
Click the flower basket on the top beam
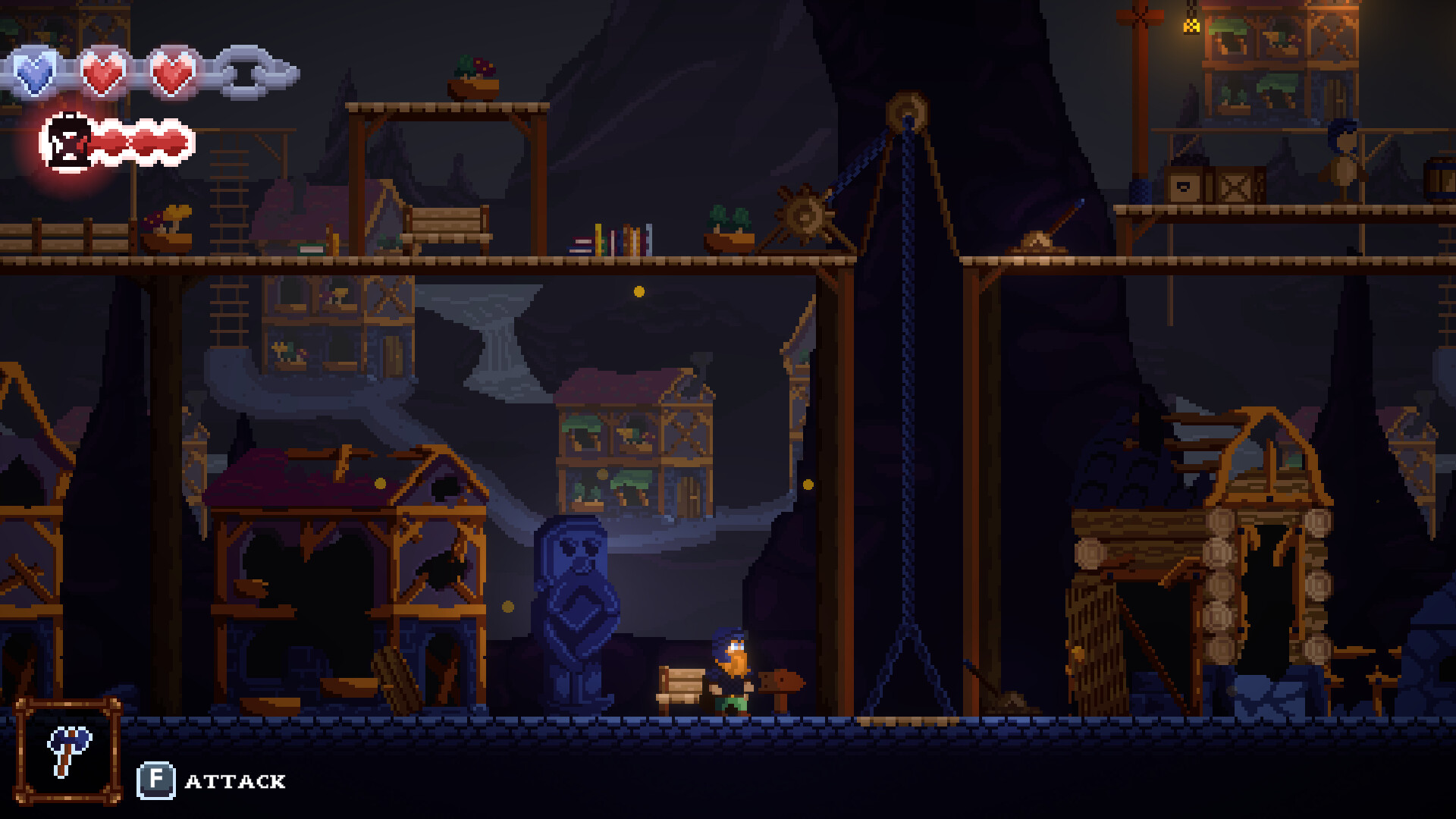(475, 74)
